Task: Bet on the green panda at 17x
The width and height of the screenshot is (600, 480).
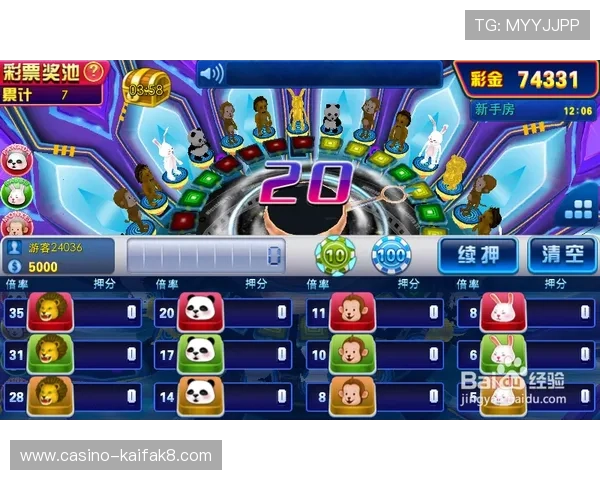Action: pyautogui.click(x=200, y=353)
